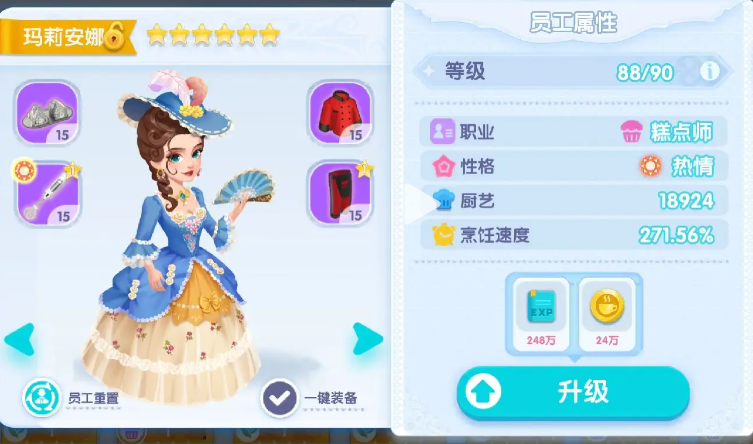This screenshot has width=753, height=444.
Task: Open the level info icon
Action: (x=710, y=71)
